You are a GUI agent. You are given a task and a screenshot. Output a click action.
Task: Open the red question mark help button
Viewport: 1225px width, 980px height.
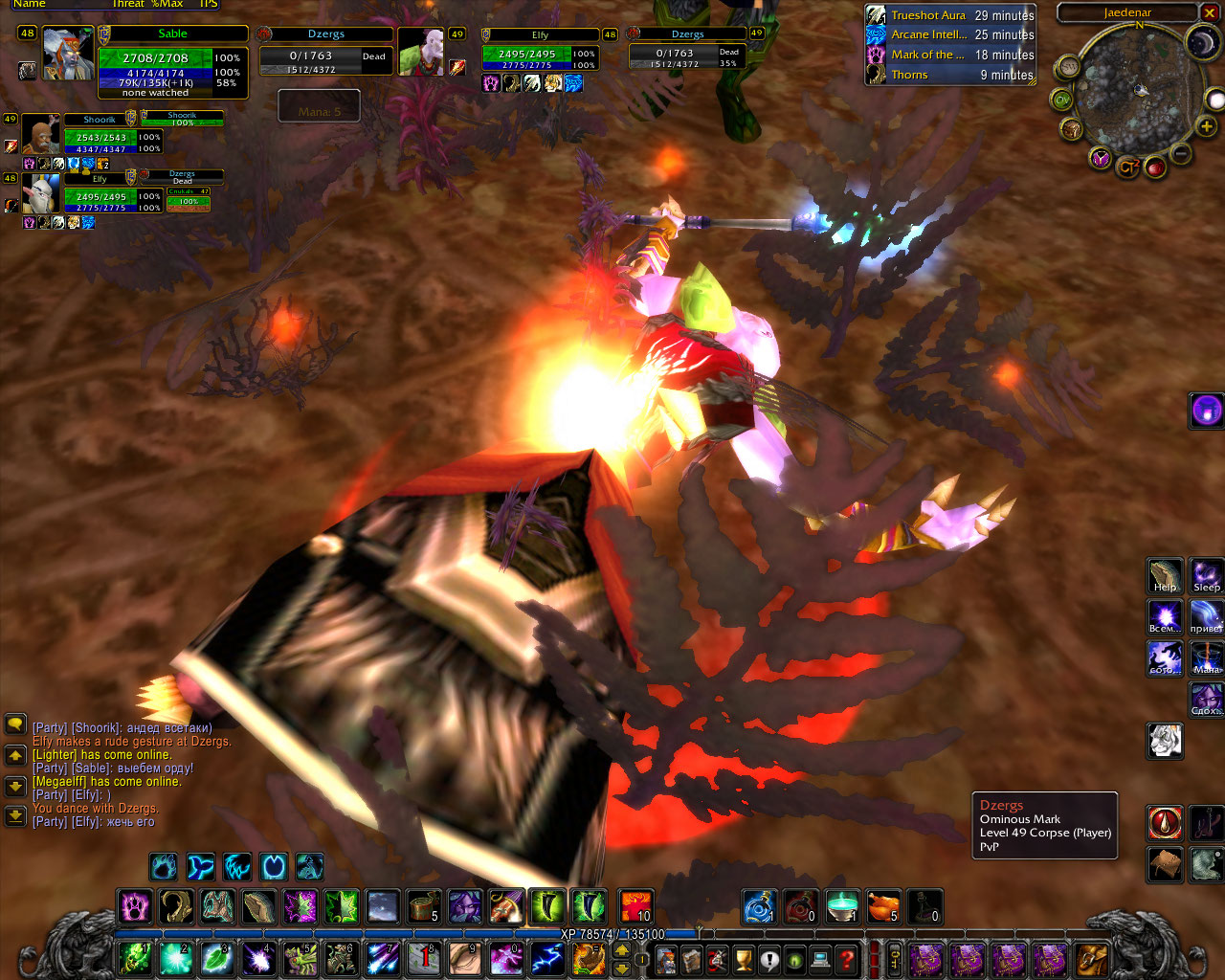click(846, 959)
